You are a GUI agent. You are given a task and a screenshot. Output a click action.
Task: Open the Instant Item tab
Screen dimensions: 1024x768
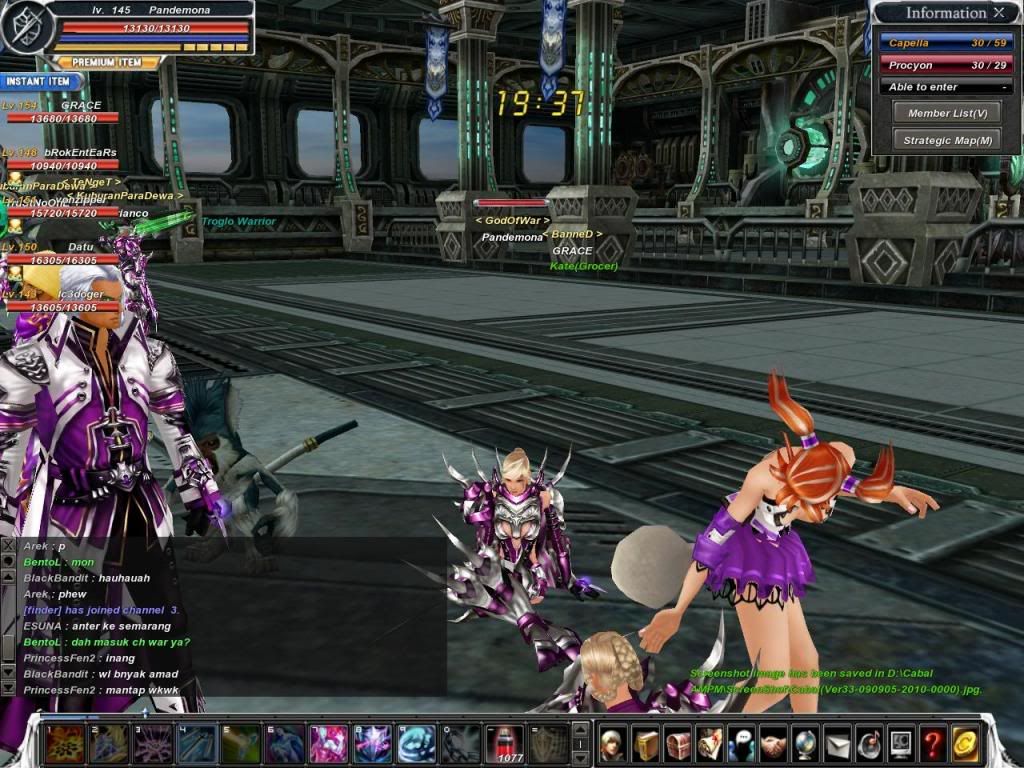point(40,81)
